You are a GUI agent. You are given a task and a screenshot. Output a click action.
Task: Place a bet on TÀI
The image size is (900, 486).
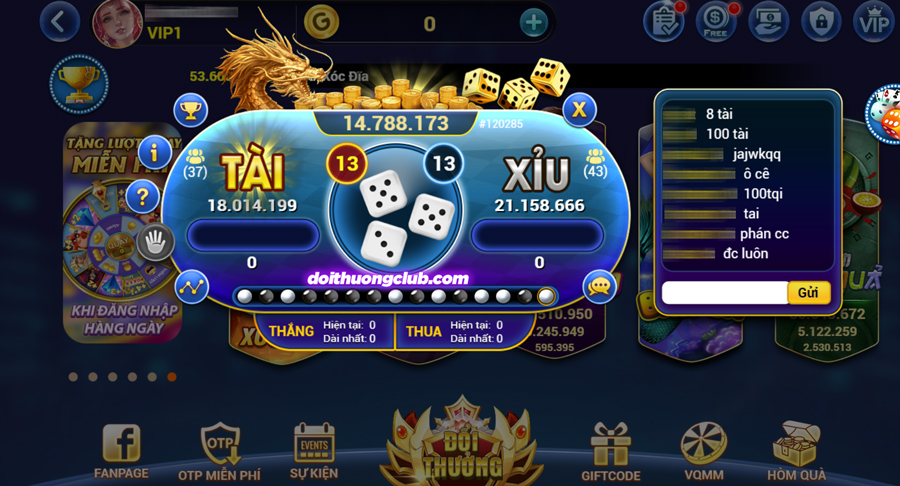[252, 236]
